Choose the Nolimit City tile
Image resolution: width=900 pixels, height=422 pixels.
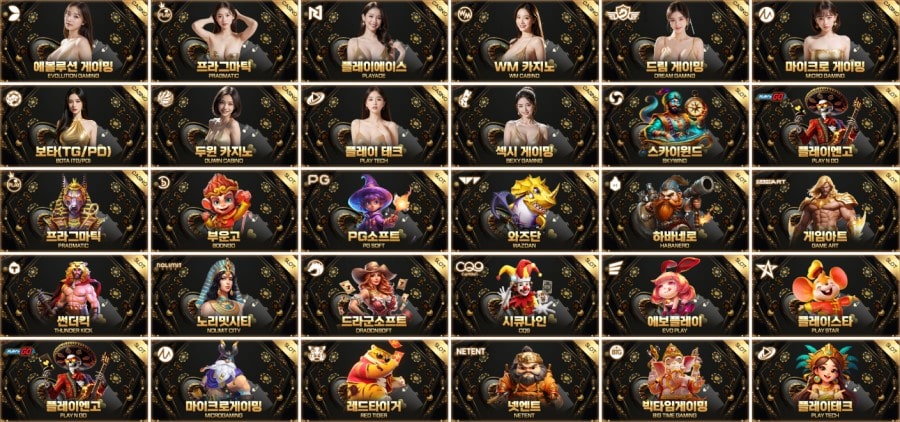(225, 295)
